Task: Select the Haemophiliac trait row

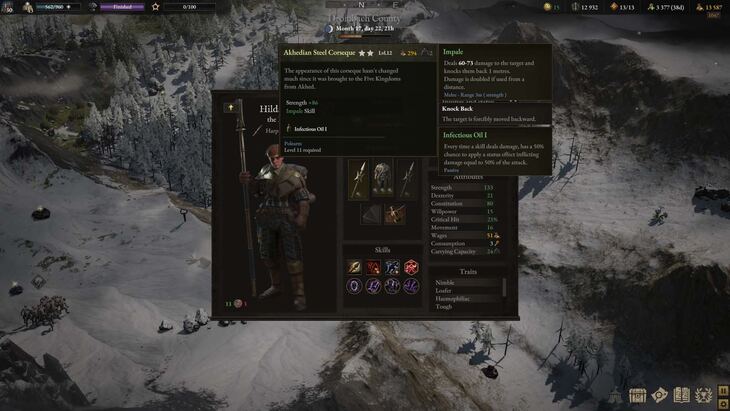Action: (x=453, y=299)
